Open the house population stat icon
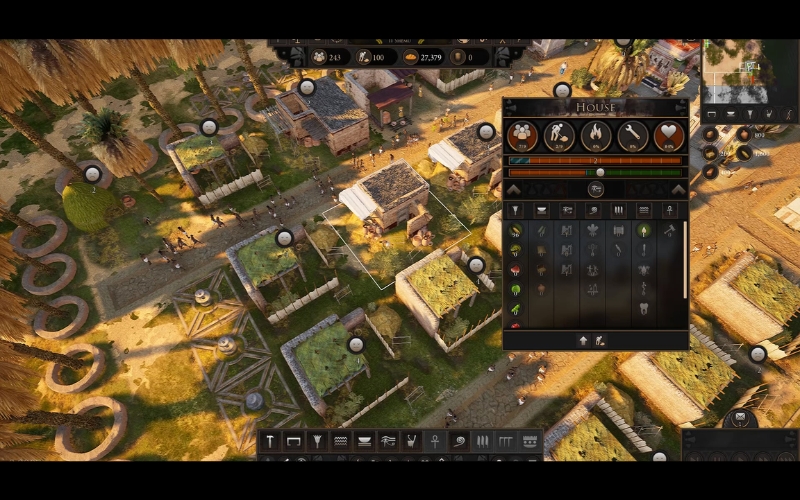Screen dimensions: 800x500 tap(522, 135)
